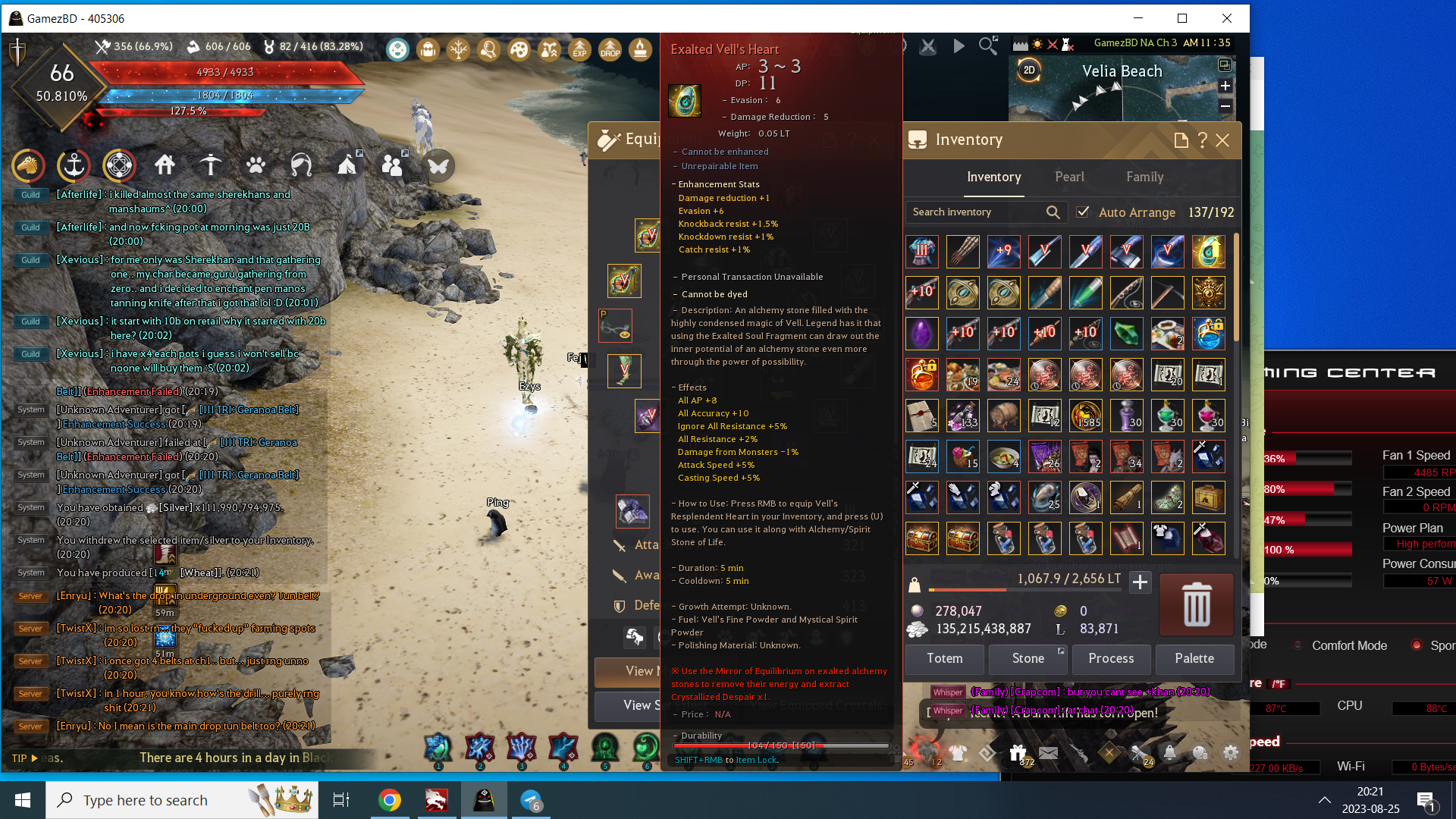The image size is (1456, 819).
Task: Open the Family inventory tab
Action: tap(1144, 177)
